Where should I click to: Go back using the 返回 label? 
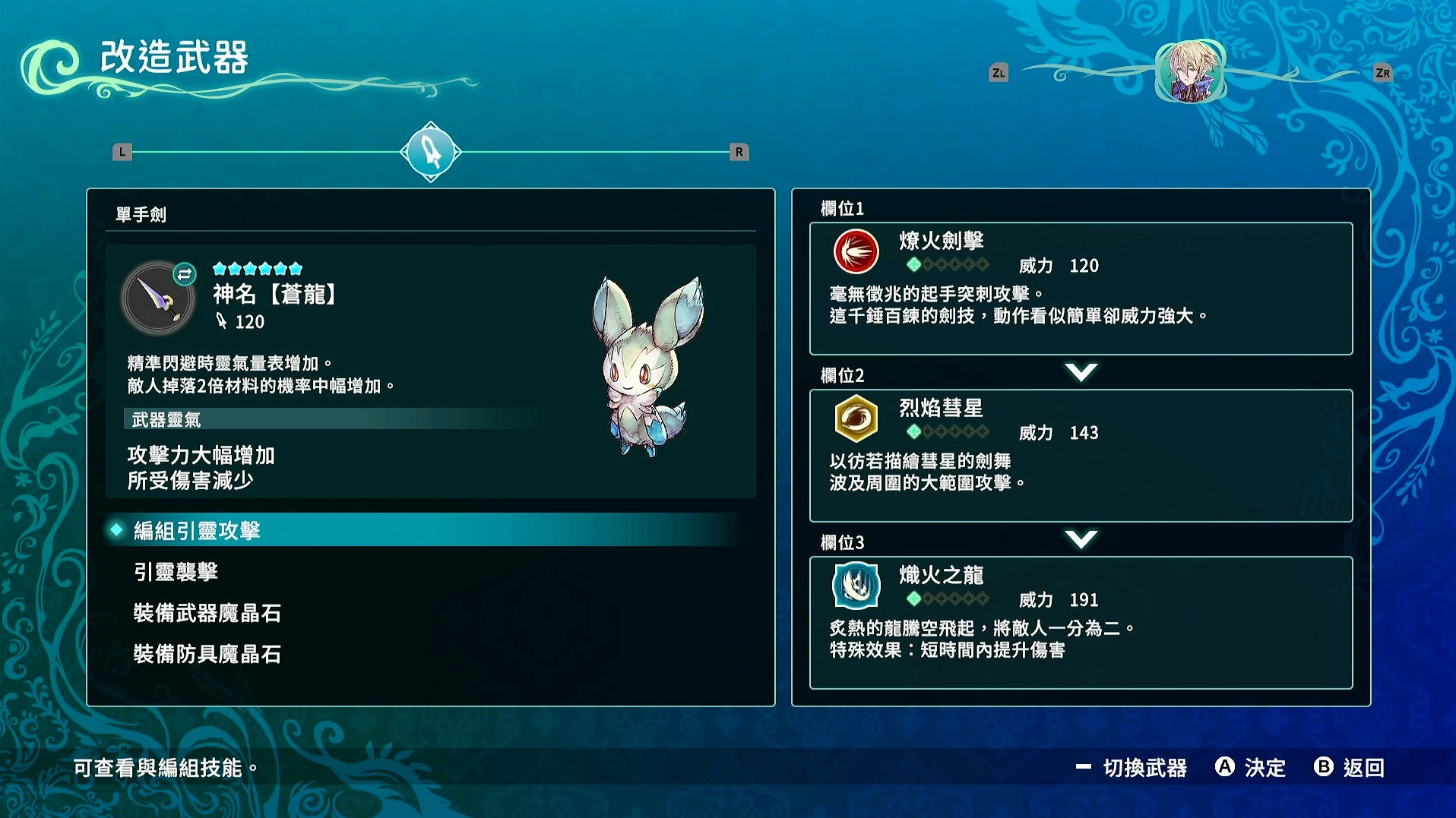point(1363,768)
